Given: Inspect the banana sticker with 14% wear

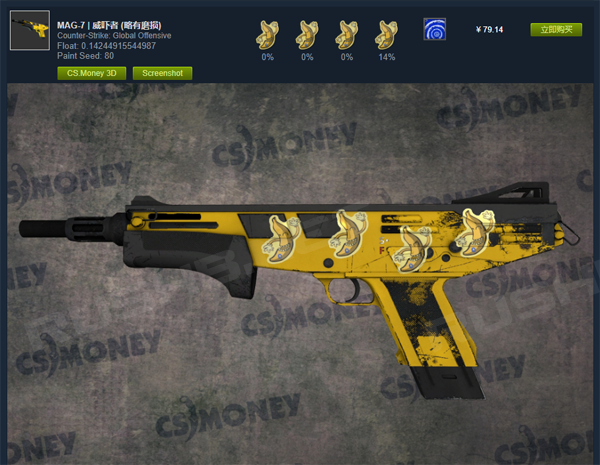Looking at the screenshot, I should coord(385,35).
